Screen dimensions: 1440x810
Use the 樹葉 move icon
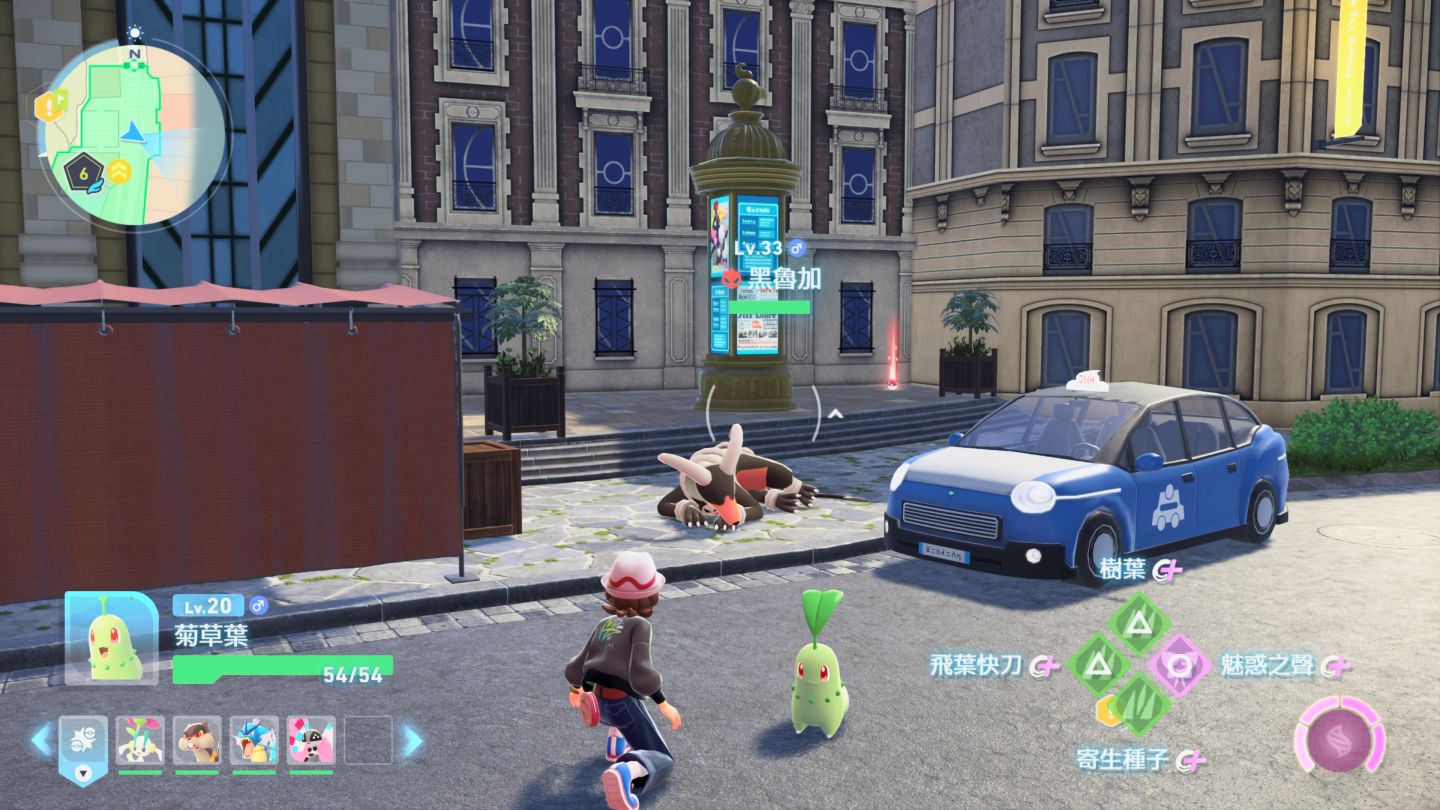1138,624
